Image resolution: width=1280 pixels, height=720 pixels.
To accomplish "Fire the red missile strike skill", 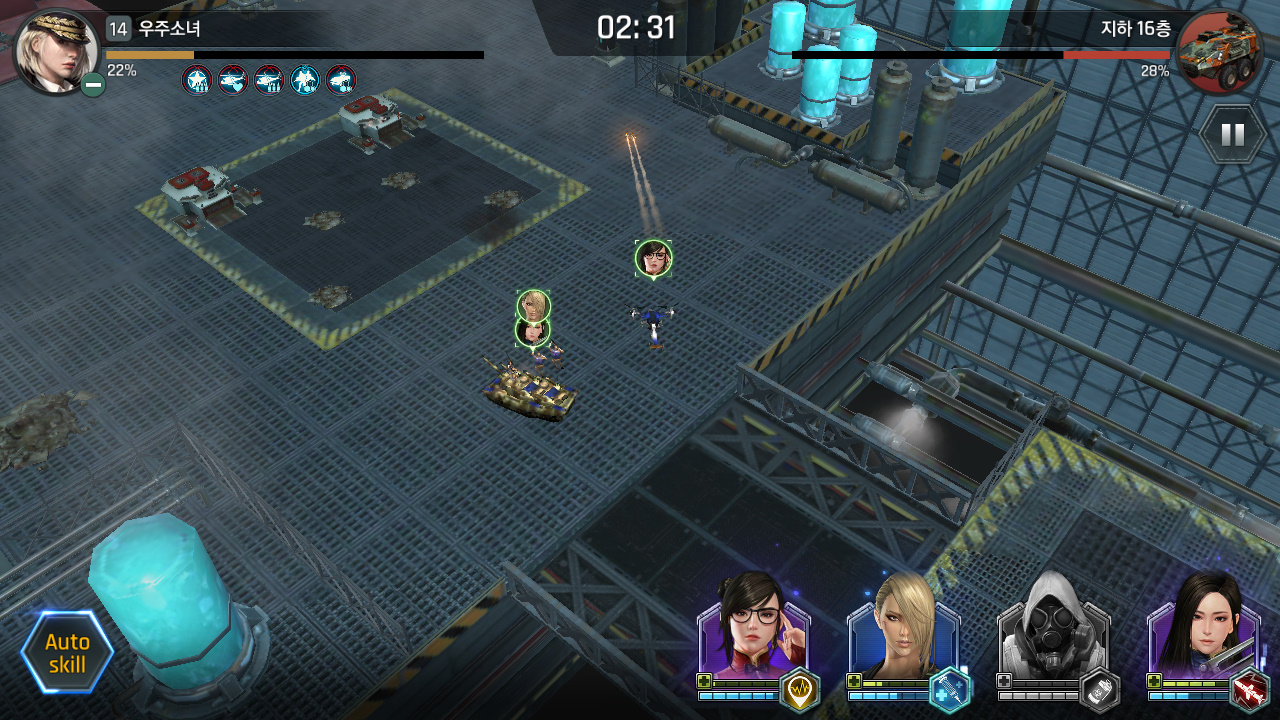I will click(1249, 690).
